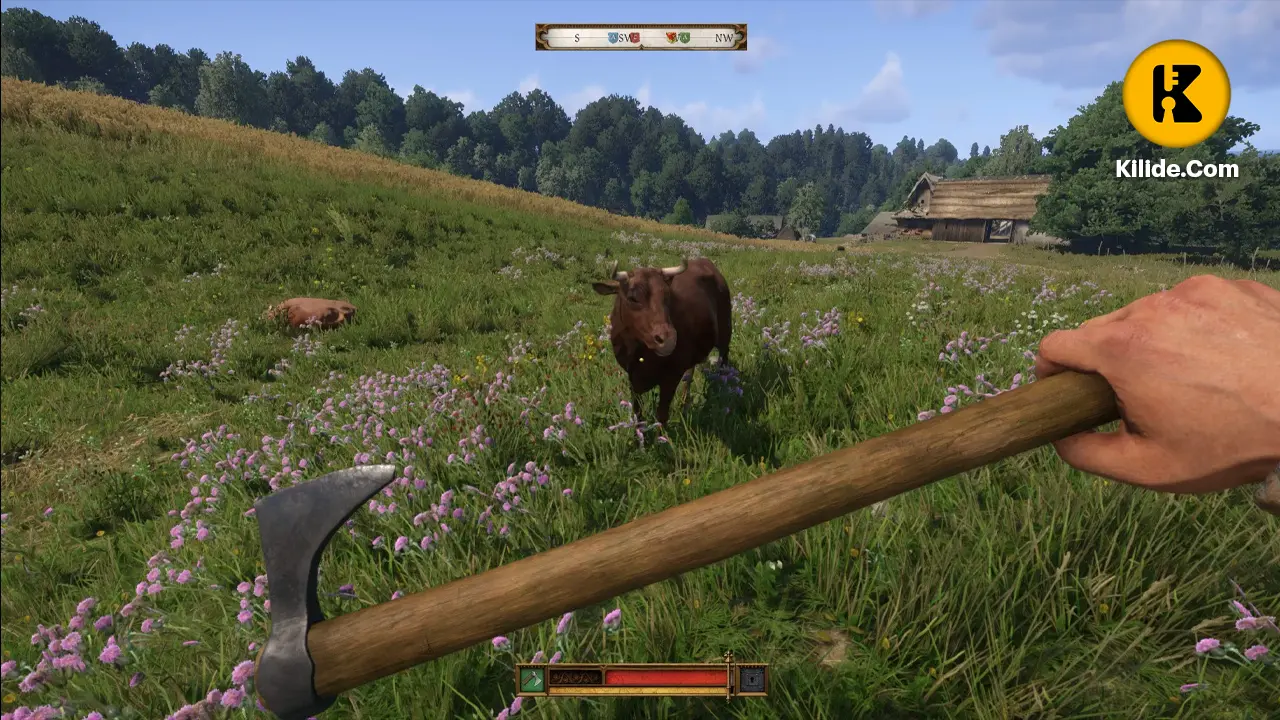Image resolution: width=1280 pixels, height=720 pixels.
Task: Select the NW direction marker on the compass
Action: [x=723, y=38]
